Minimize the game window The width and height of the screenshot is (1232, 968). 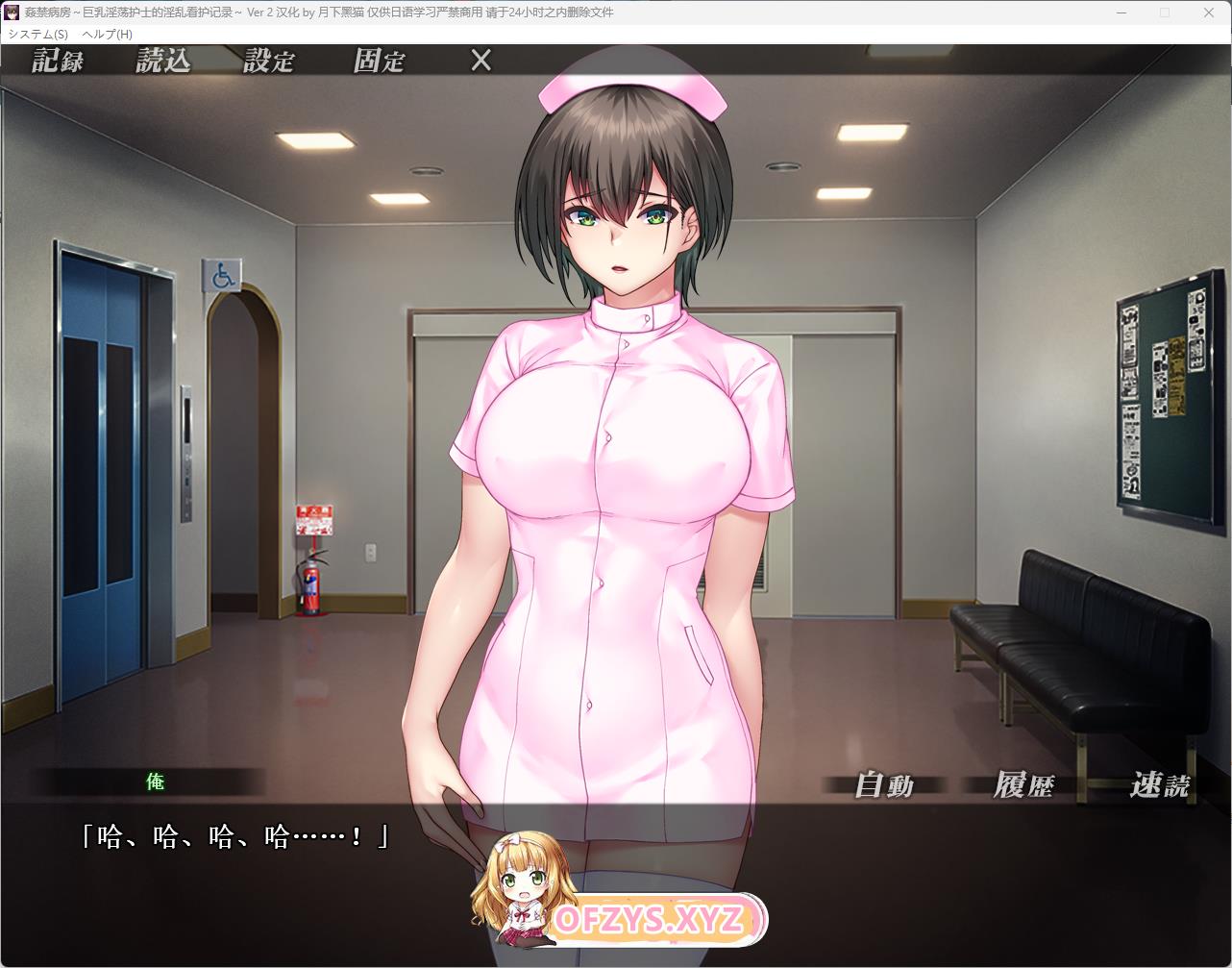(1121, 12)
